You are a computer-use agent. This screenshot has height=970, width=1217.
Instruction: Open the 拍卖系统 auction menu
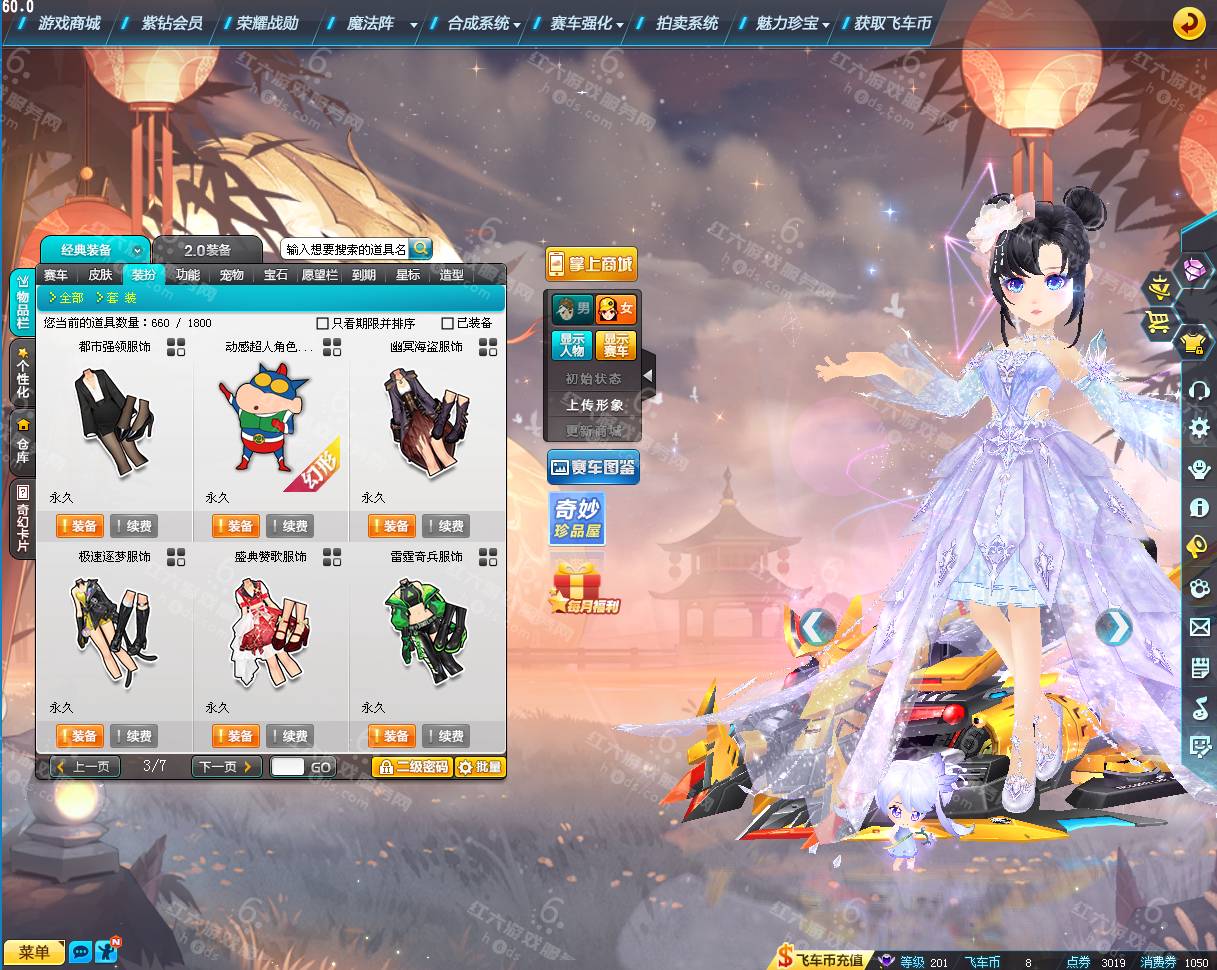[x=687, y=23]
